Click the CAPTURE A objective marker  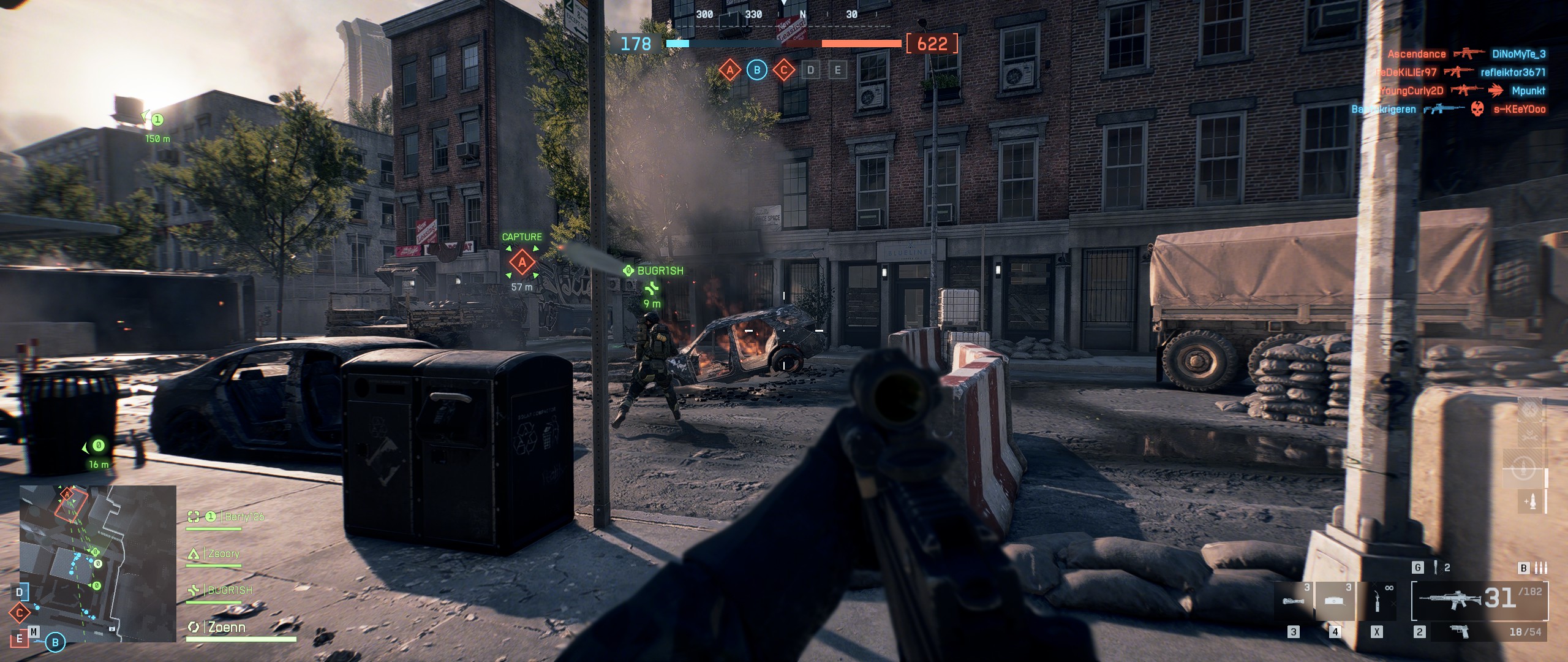tap(522, 263)
